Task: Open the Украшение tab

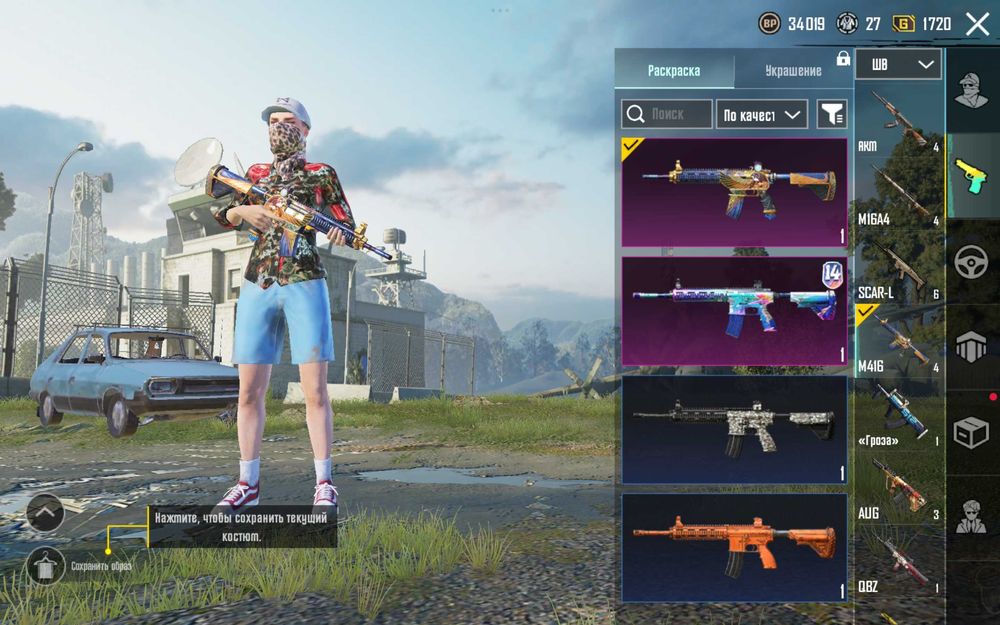Action: pyautogui.click(x=793, y=71)
